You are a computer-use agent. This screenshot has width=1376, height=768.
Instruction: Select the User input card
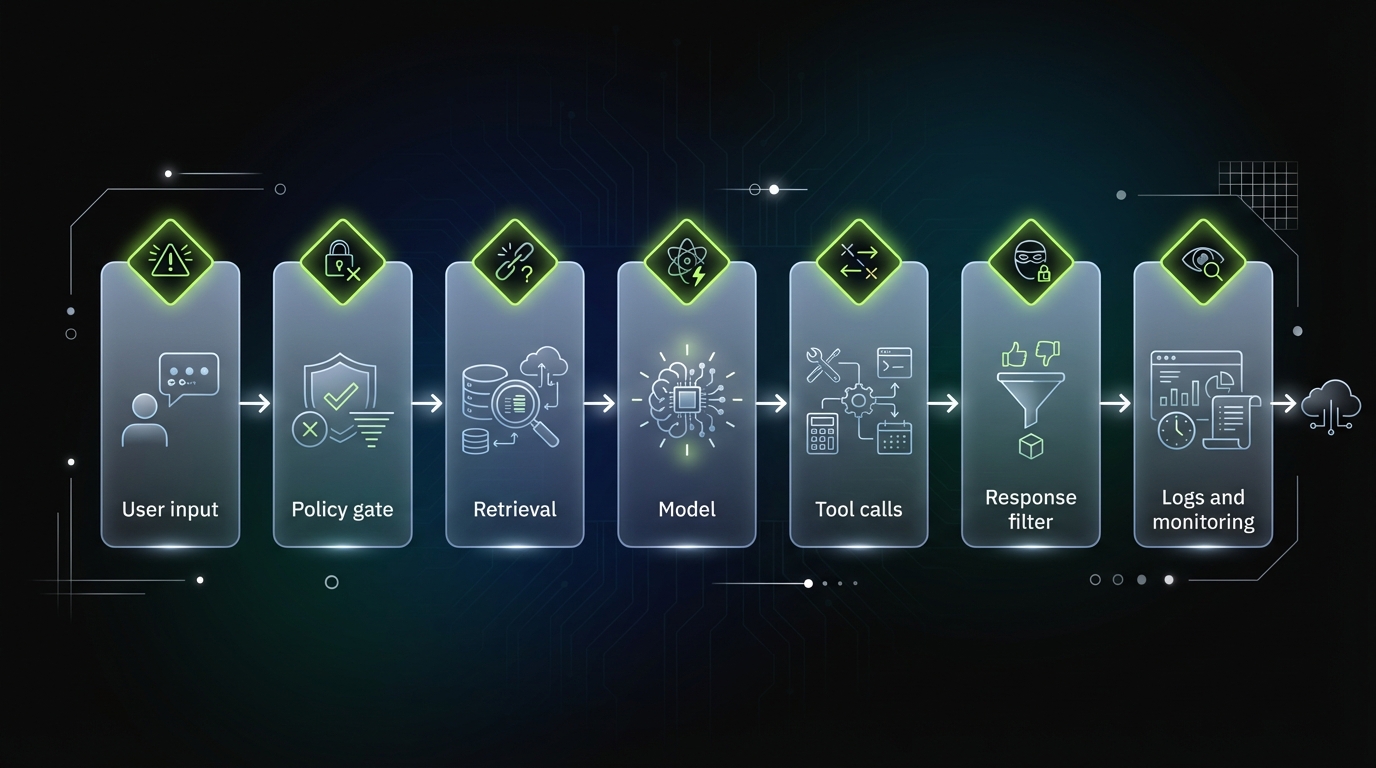170,420
